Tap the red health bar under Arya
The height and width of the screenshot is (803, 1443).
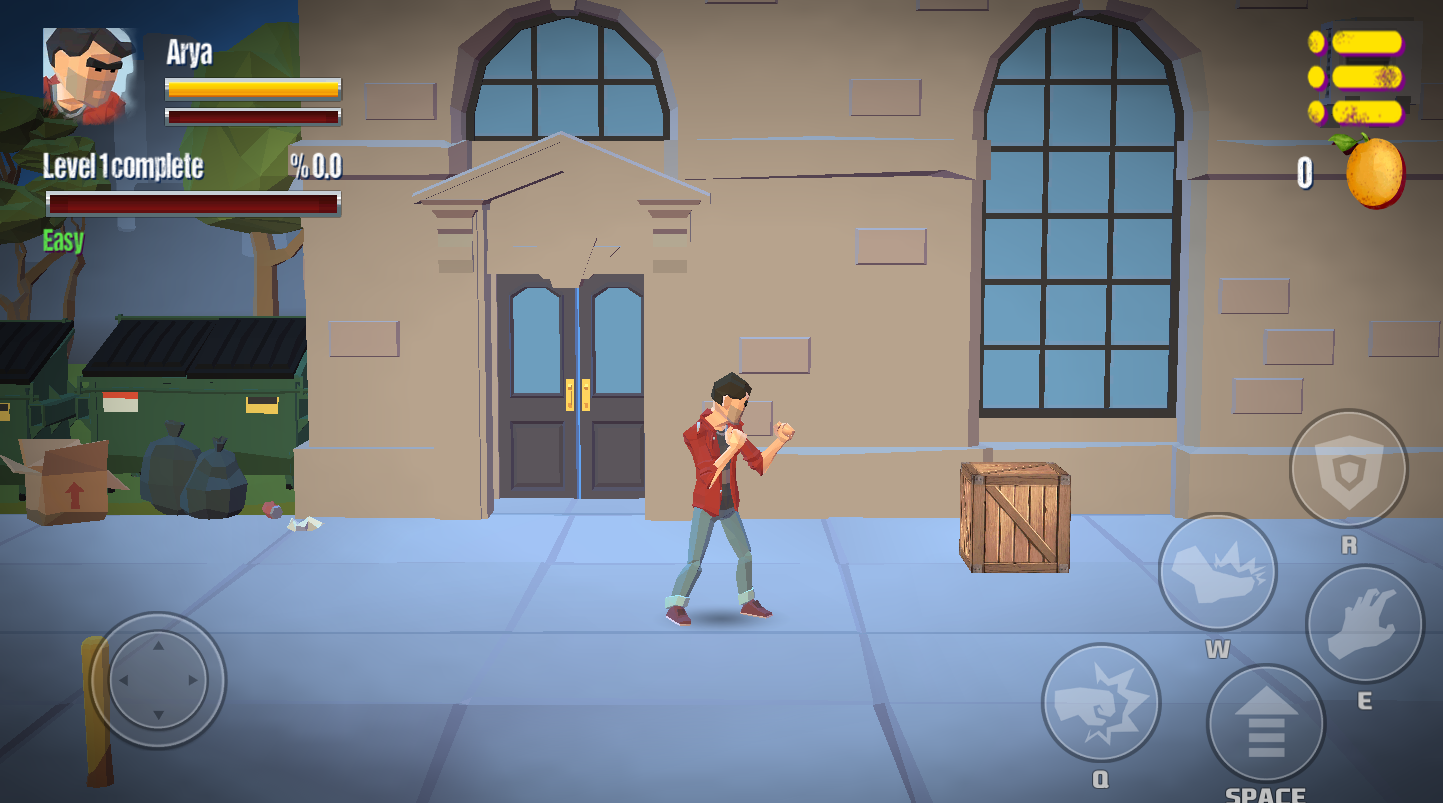pyautogui.click(x=252, y=115)
